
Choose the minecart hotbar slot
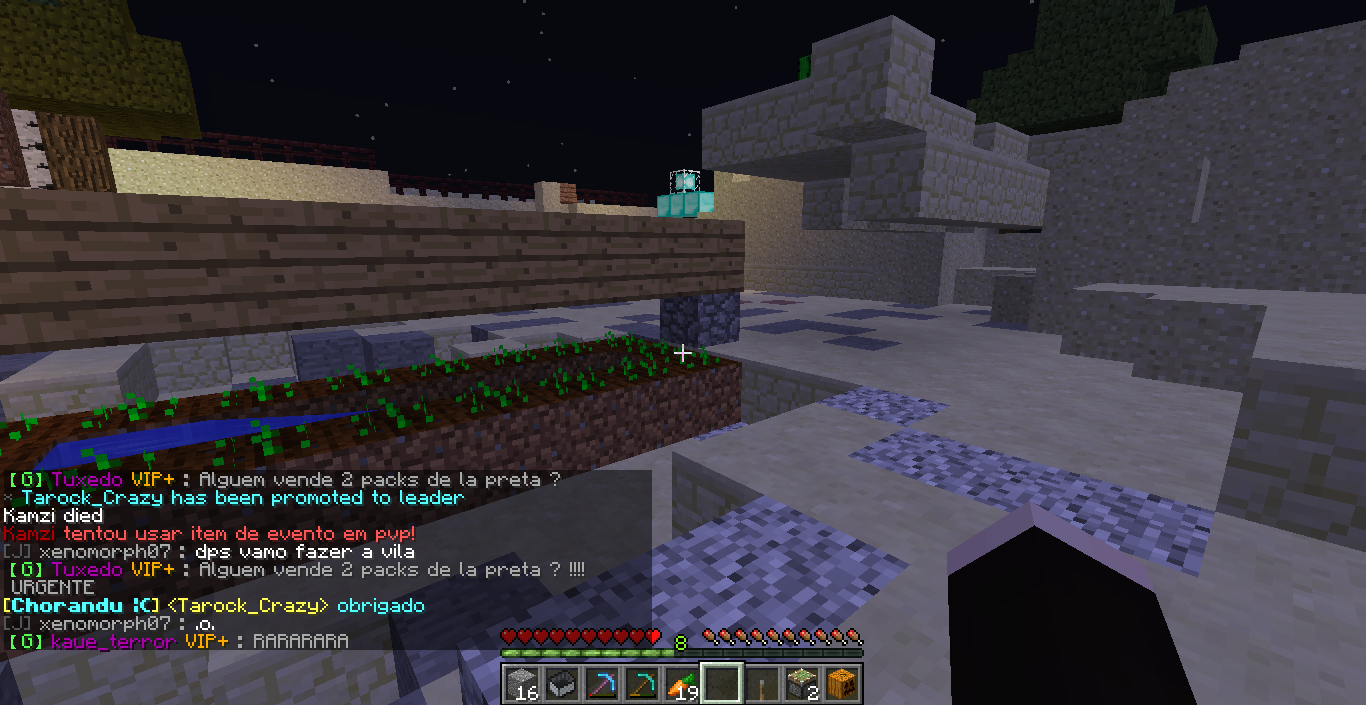coord(562,683)
